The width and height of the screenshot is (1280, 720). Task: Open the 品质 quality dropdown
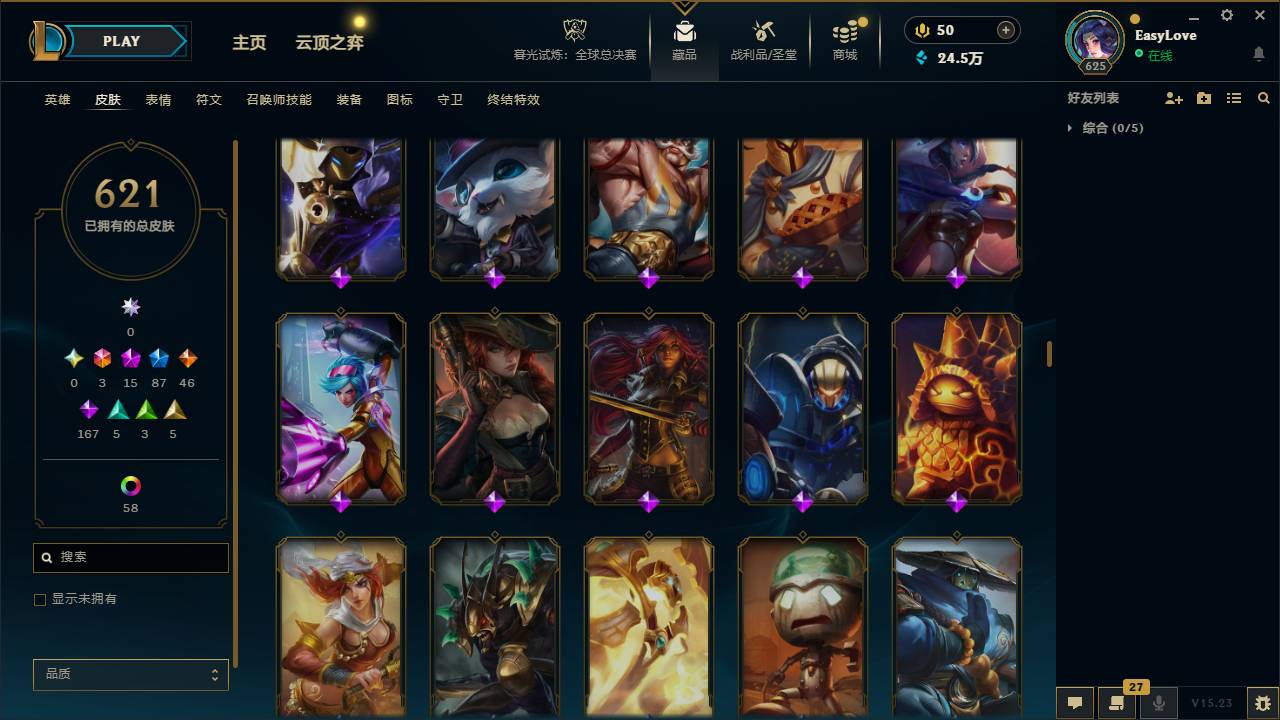click(x=130, y=674)
